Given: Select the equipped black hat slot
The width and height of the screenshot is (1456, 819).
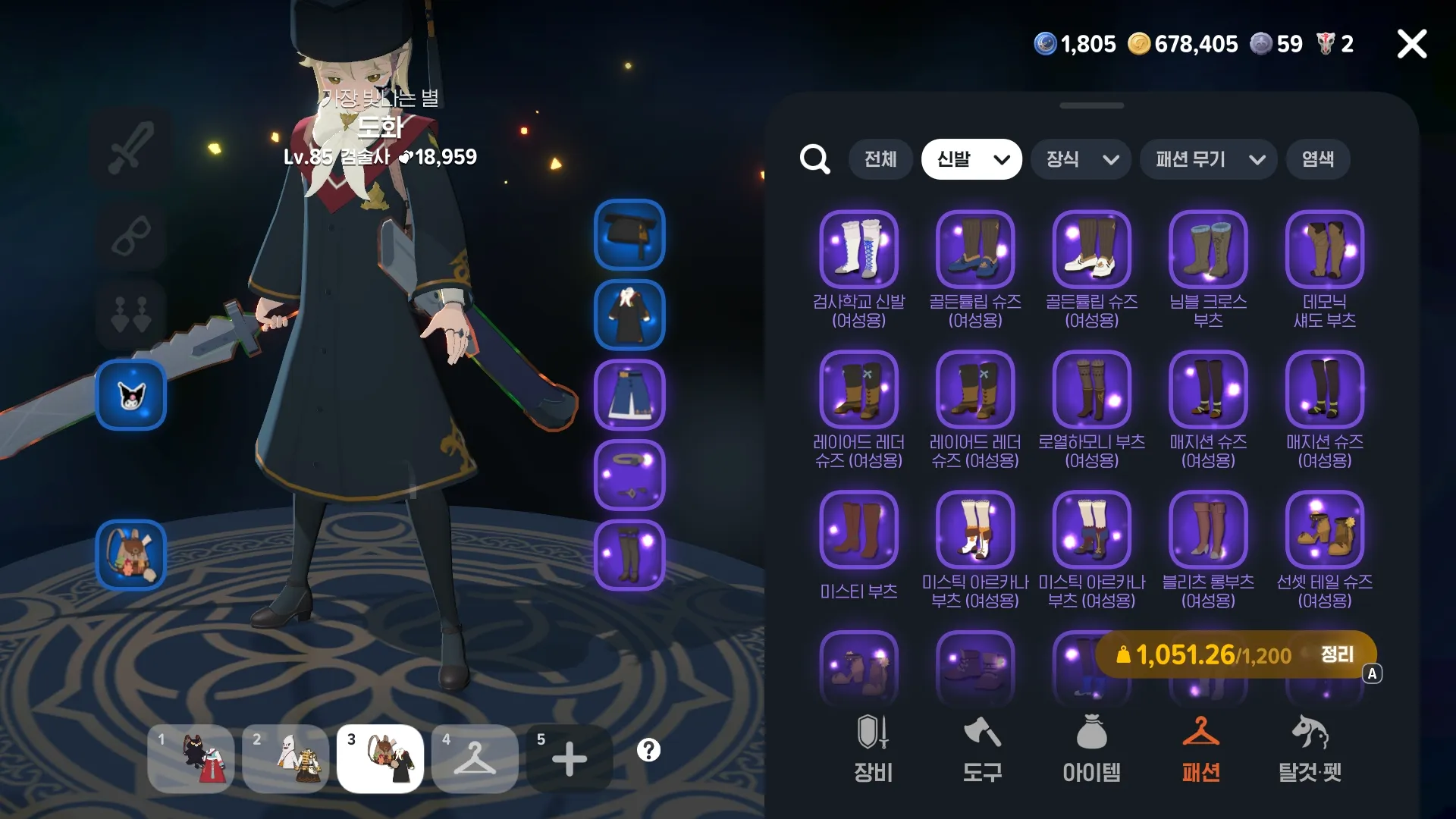Looking at the screenshot, I should pyautogui.click(x=629, y=234).
